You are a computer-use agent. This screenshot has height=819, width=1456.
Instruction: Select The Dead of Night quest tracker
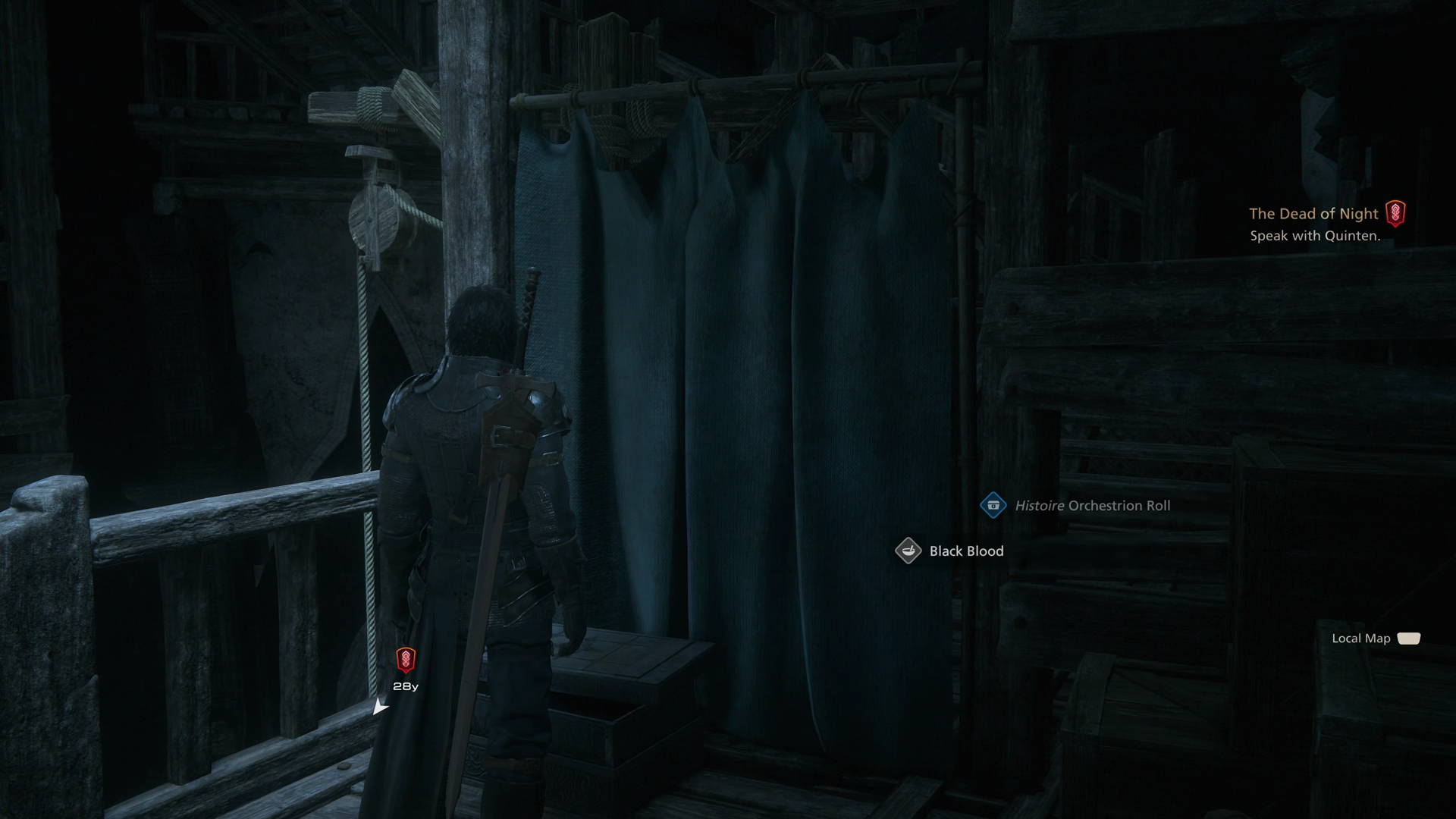1313,214
